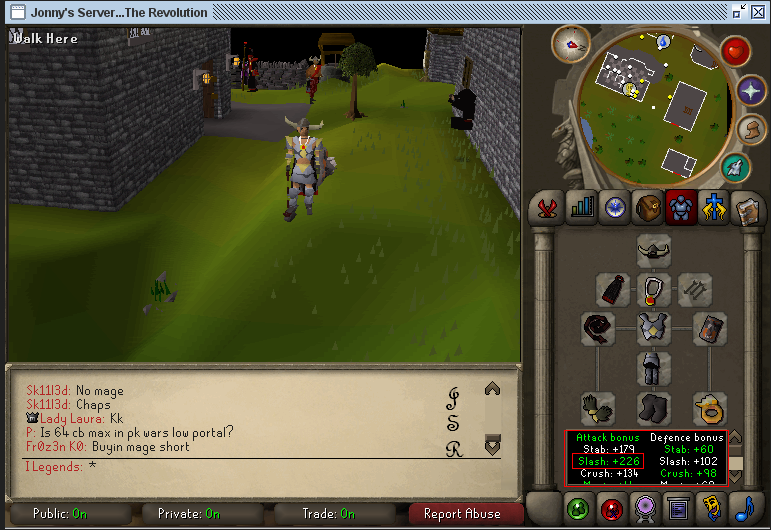Open the backpack inventory tab

click(648, 207)
